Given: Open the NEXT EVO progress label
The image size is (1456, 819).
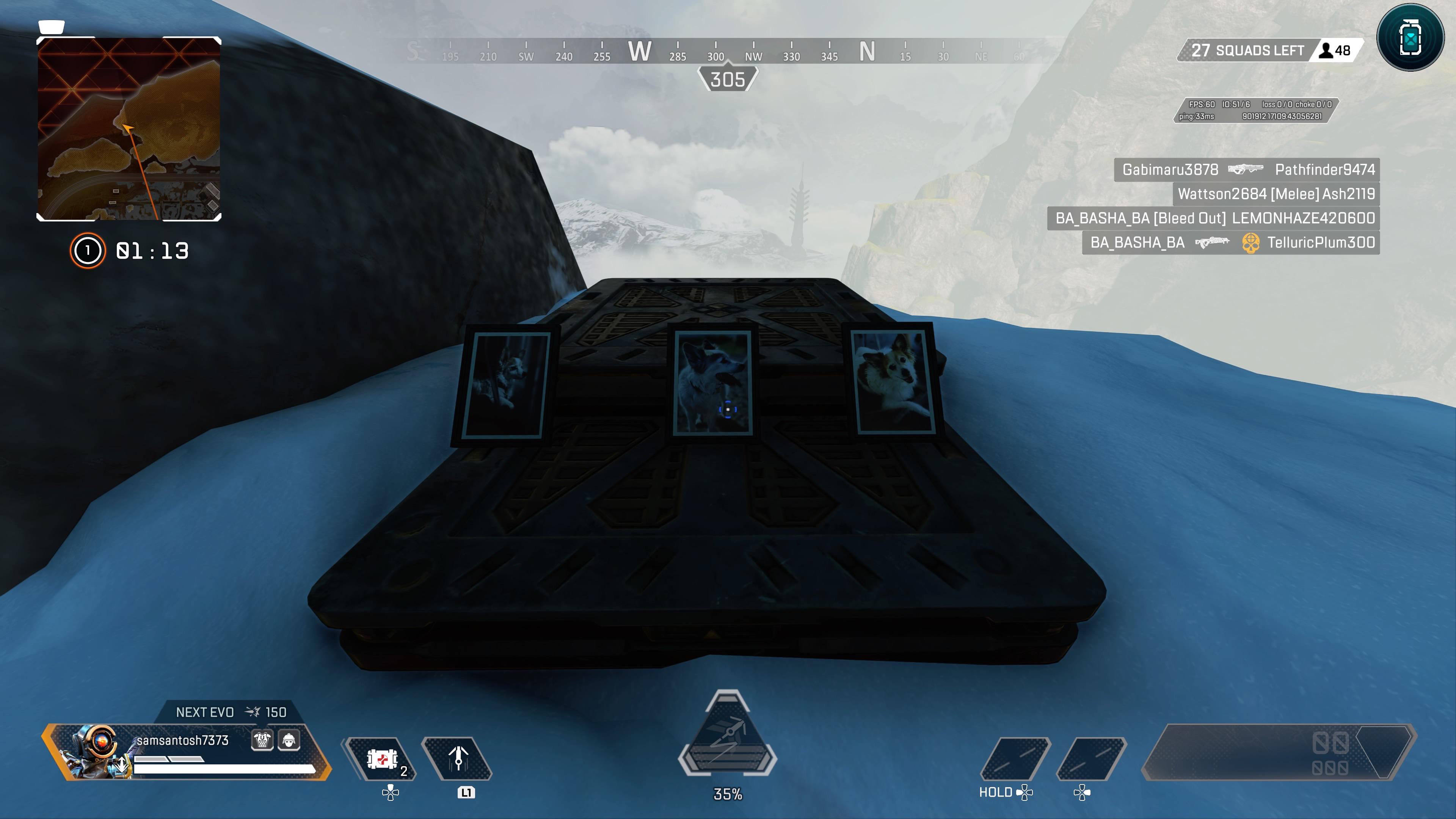Looking at the screenshot, I should coord(205,713).
